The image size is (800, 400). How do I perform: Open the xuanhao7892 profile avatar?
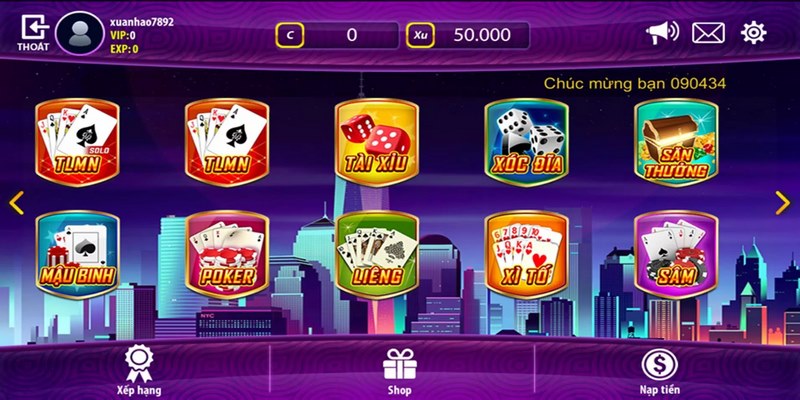pos(79,34)
